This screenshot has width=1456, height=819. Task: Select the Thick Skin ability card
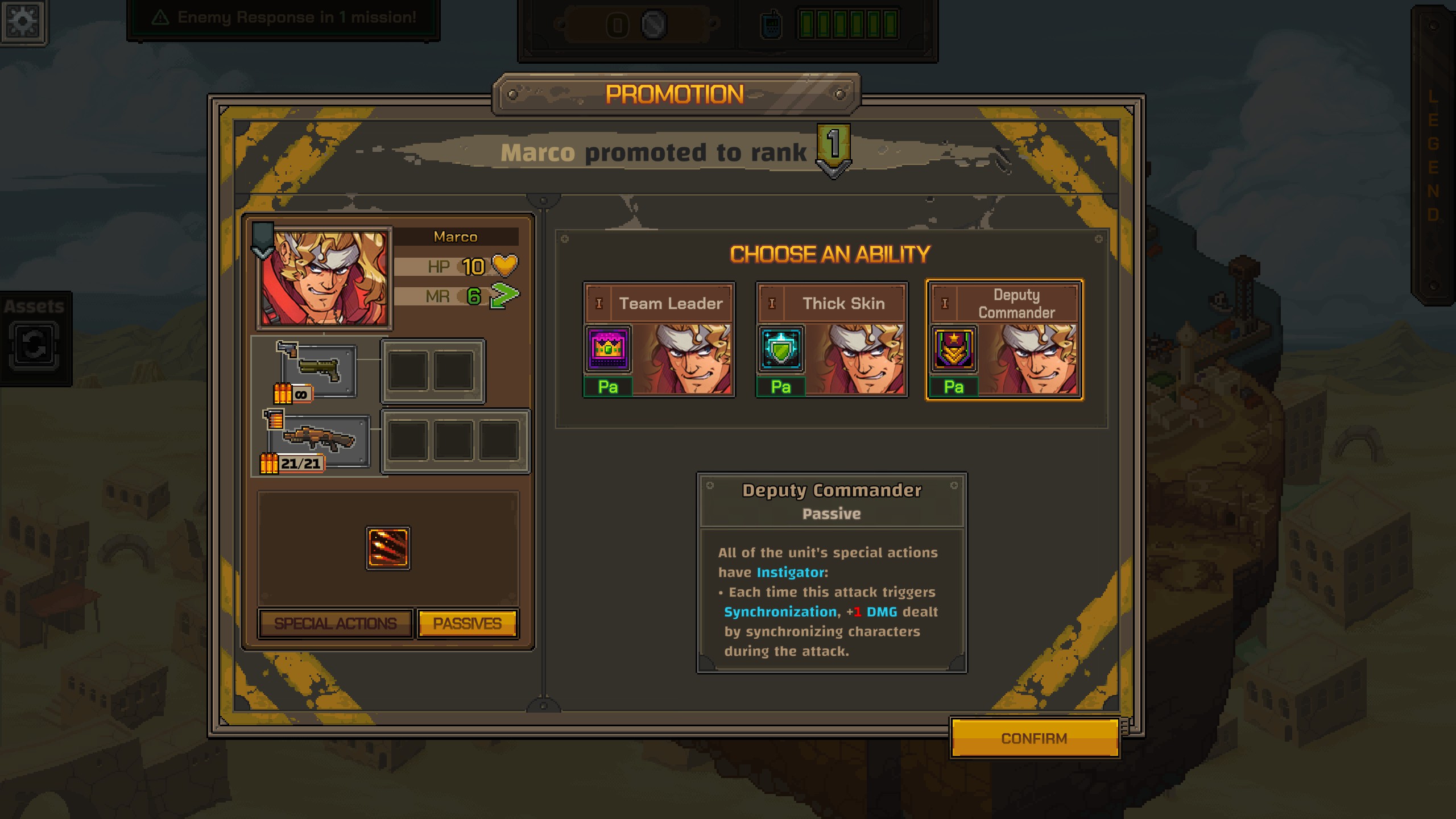click(x=832, y=340)
